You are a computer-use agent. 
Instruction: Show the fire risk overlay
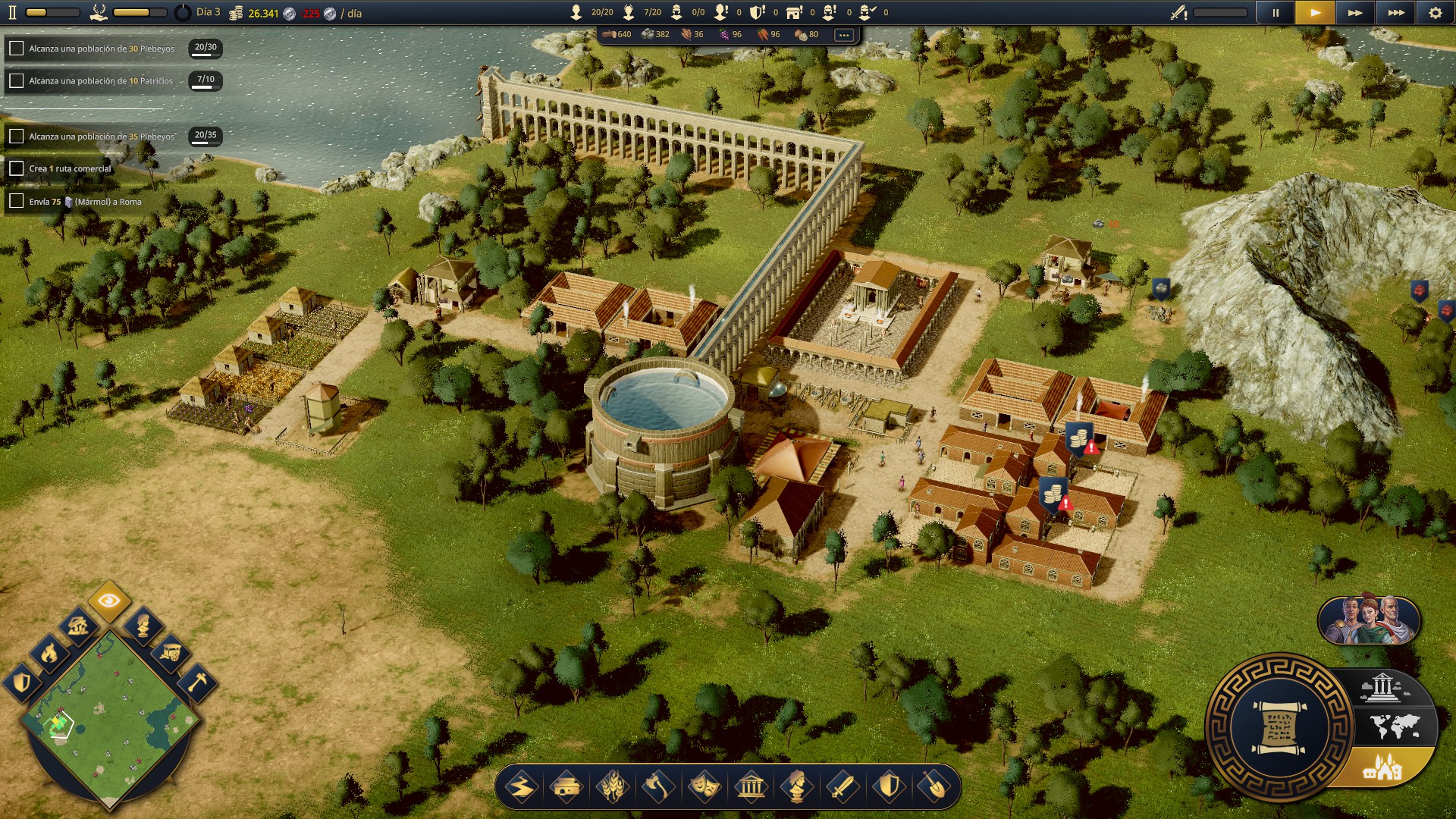click(49, 652)
